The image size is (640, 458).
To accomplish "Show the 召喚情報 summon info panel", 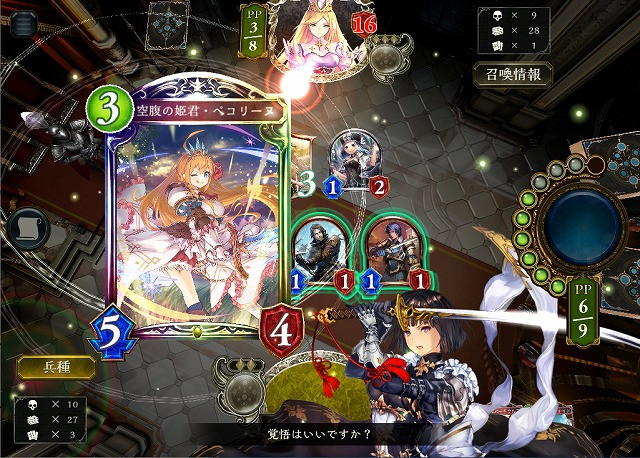I will (x=513, y=74).
